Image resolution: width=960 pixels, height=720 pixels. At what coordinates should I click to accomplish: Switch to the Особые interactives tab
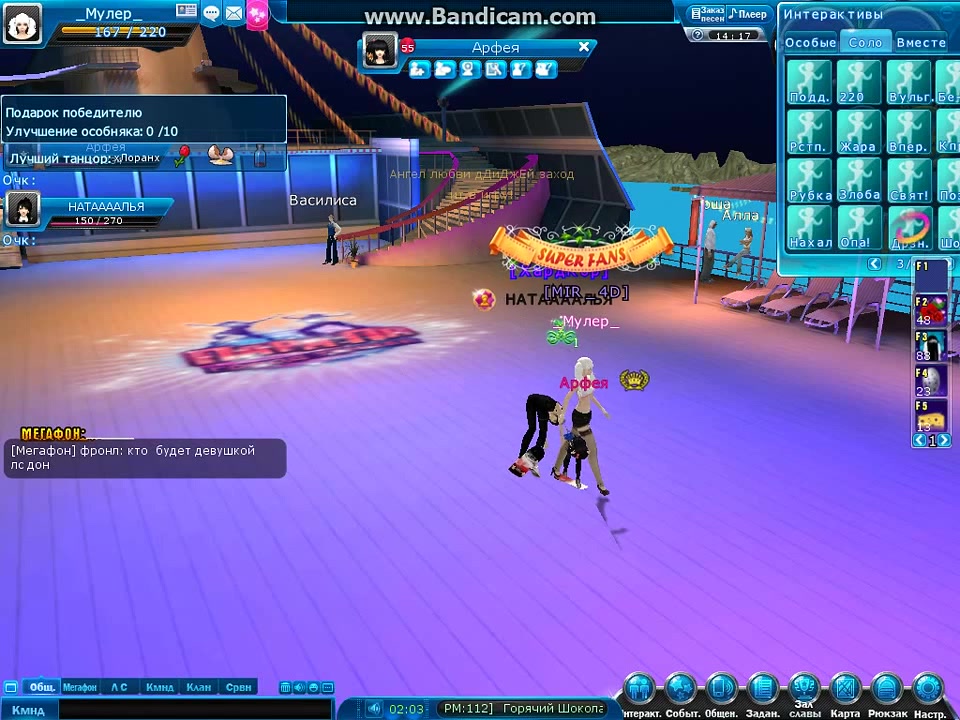(810, 43)
